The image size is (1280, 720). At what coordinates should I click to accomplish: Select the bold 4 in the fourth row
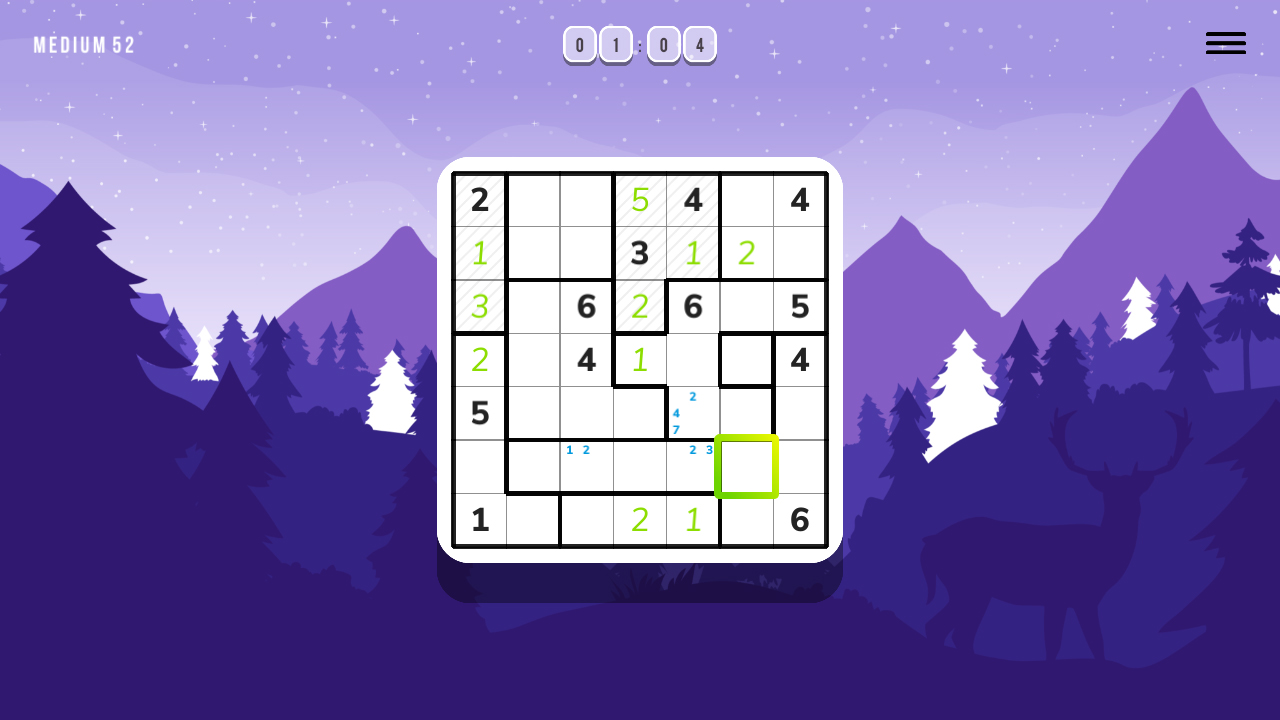586,360
